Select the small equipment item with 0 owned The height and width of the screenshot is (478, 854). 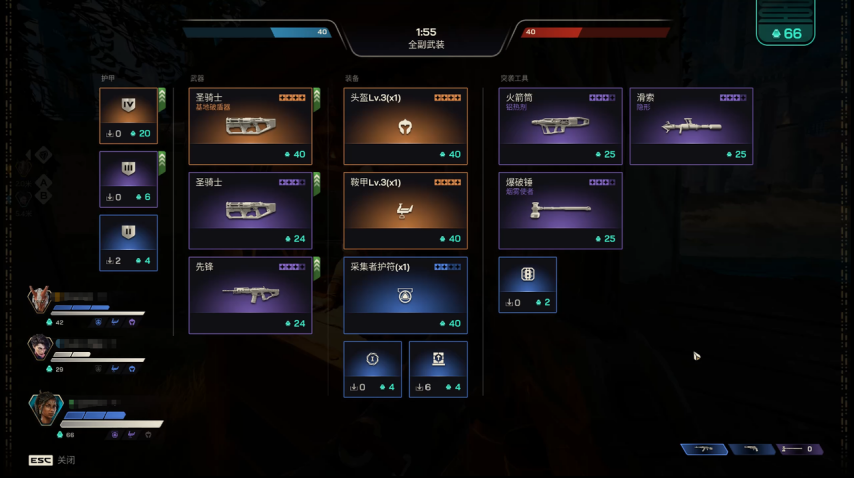pos(373,369)
